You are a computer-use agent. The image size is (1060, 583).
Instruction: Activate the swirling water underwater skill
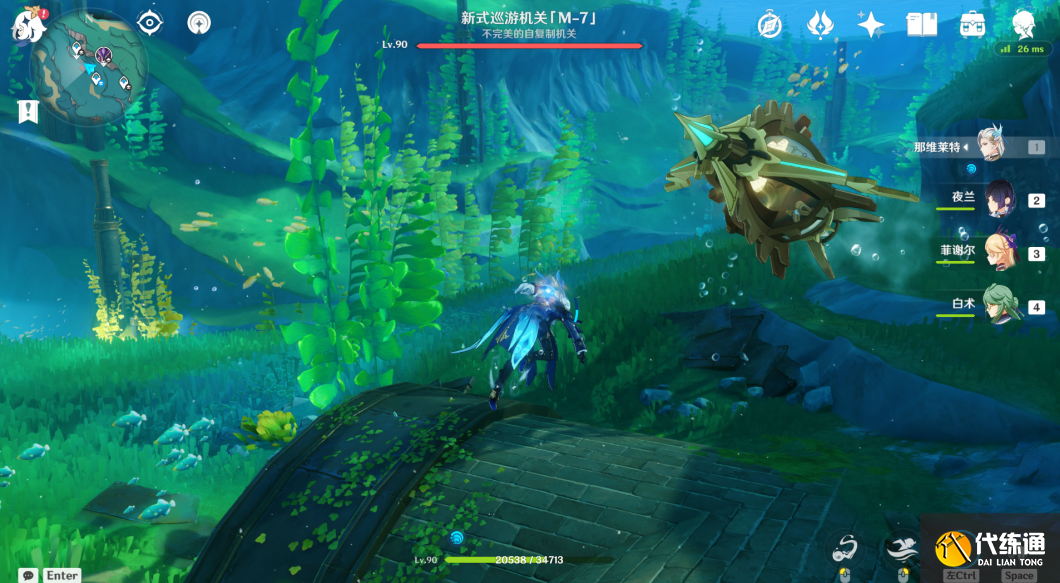(846, 548)
